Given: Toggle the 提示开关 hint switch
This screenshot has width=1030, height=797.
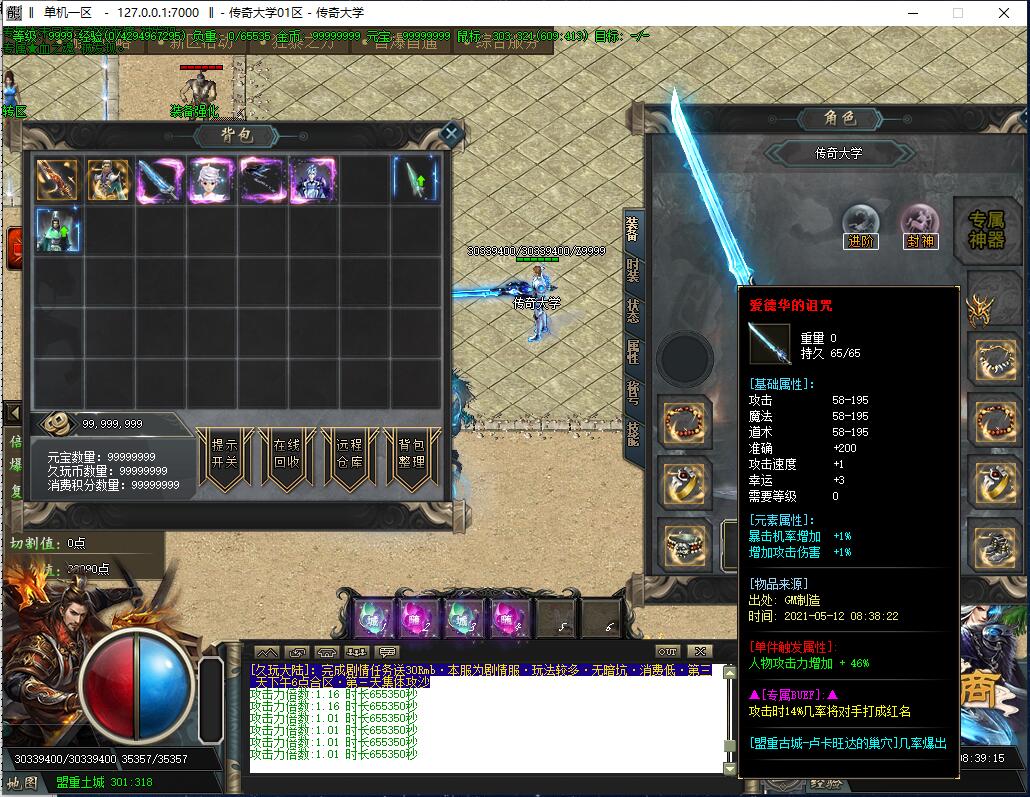Looking at the screenshot, I should pyautogui.click(x=224, y=454).
